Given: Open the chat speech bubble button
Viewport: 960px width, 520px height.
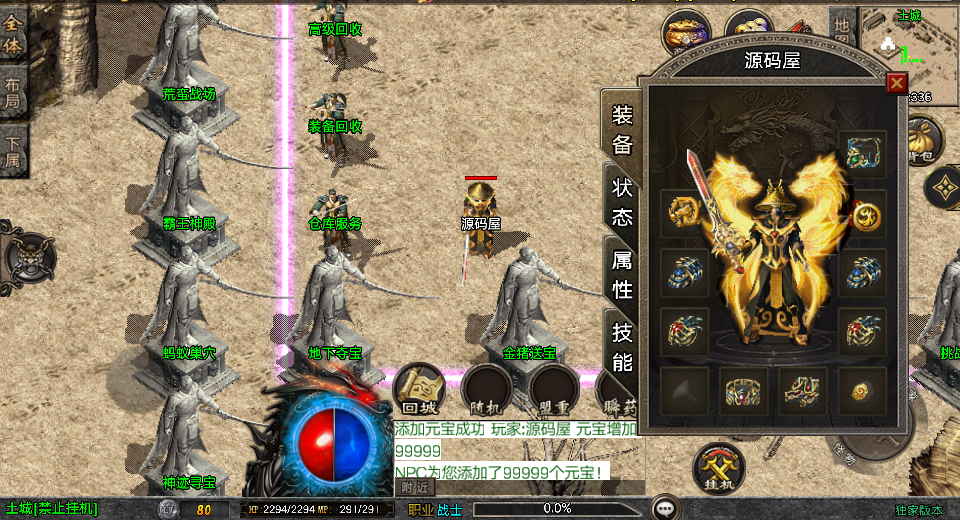Looking at the screenshot, I should coord(665,507).
